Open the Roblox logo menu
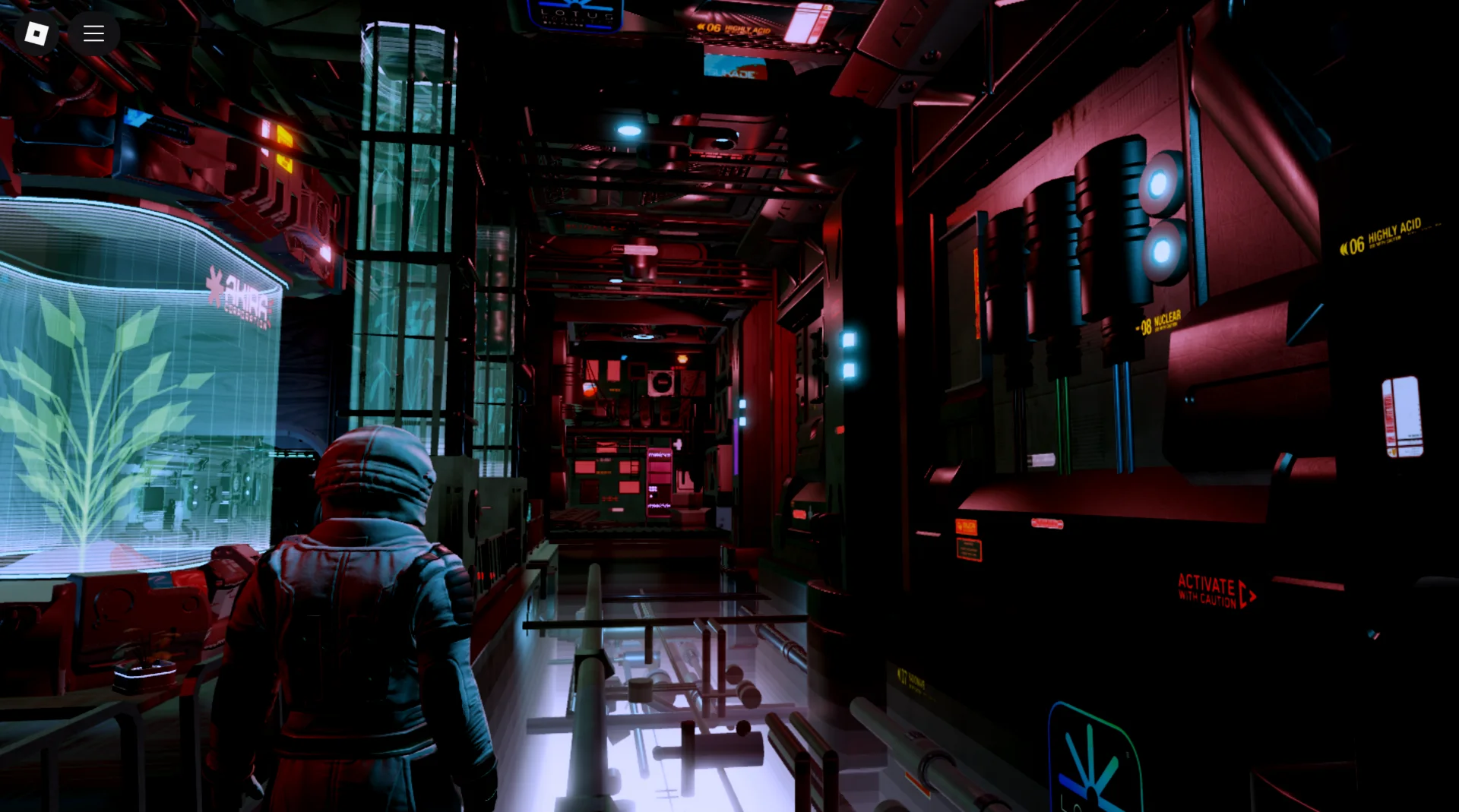This screenshot has height=812, width=1459. pyautogui.click(x=36, y=33)
